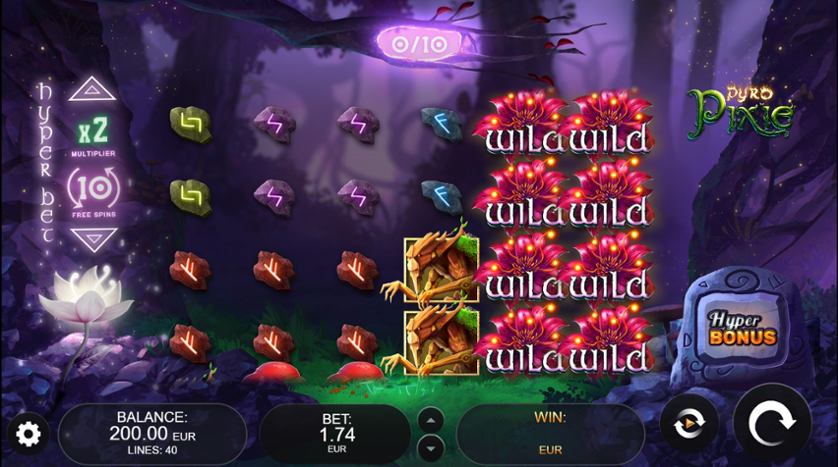Decrease the bet amount
This screenshot has width=838, height=467.
point(430,446)
